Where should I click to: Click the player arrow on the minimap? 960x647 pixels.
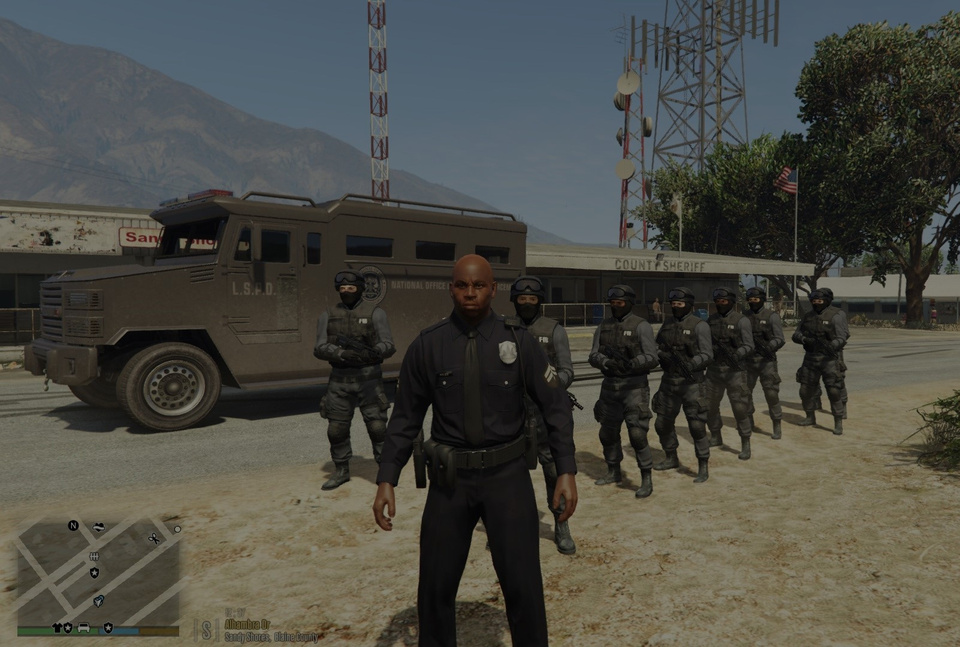(x=98, y=602)
